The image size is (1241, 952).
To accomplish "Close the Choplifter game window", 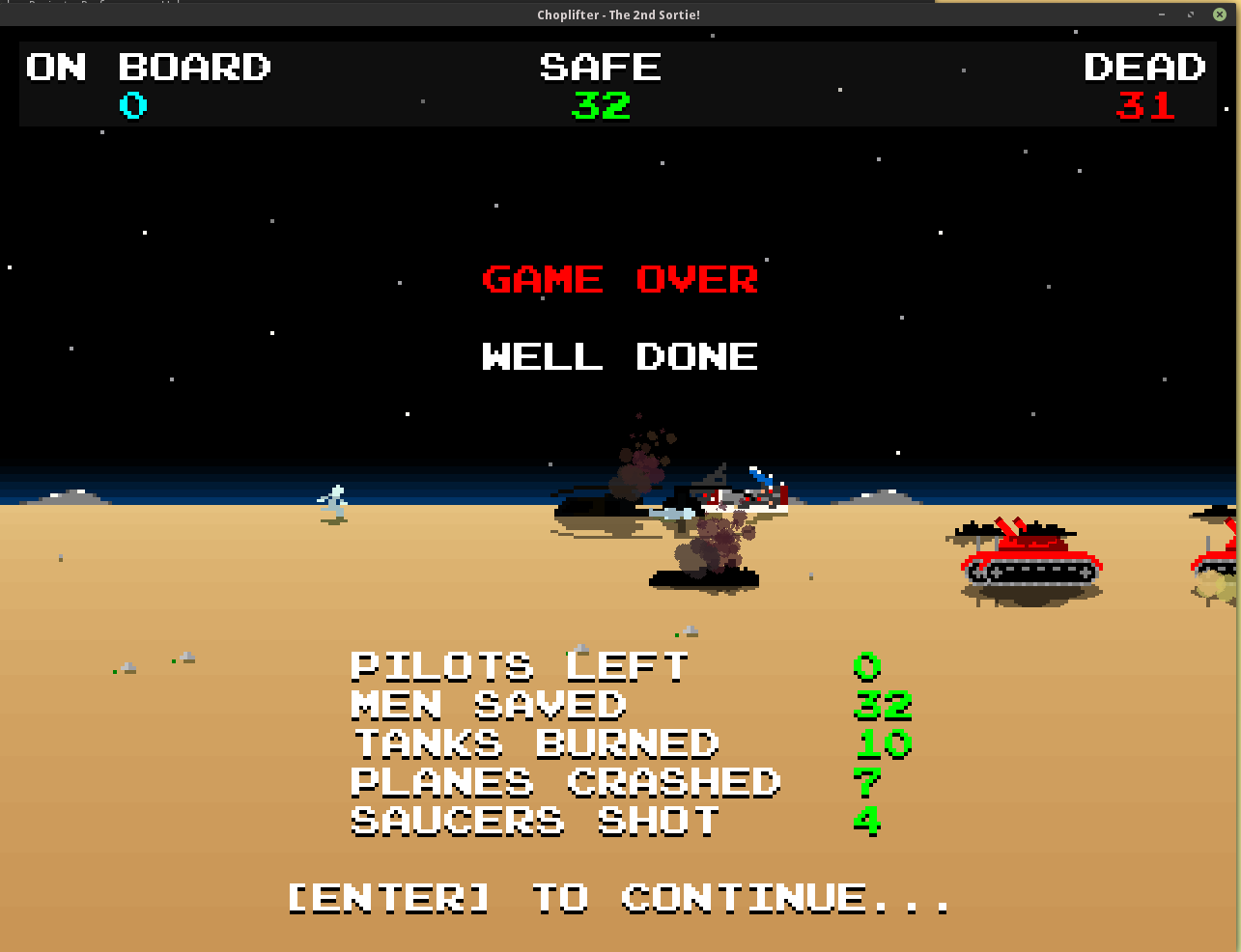I will pos(1219,14).
